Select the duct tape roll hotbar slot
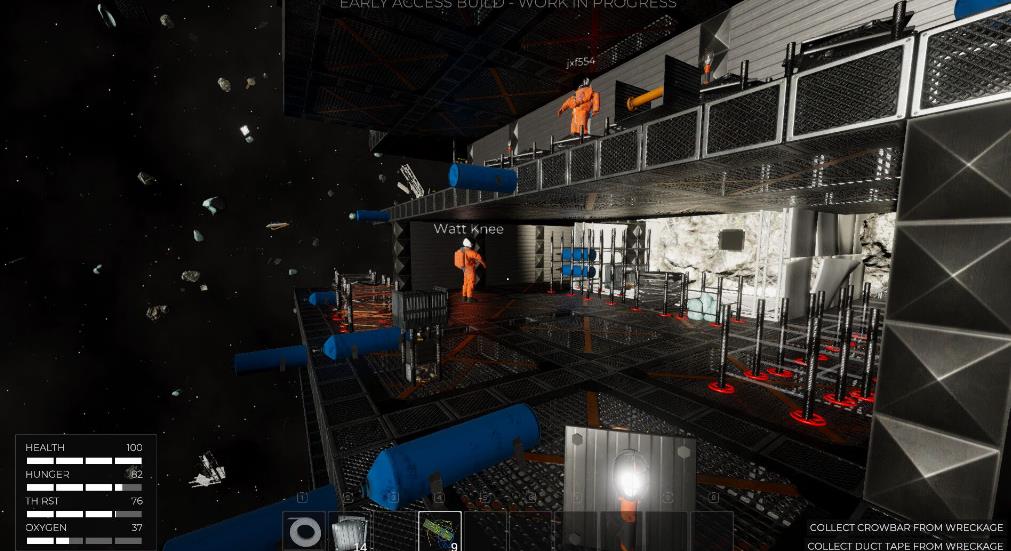The height and width of the screenshot is (551, 1011). point(303,531)
